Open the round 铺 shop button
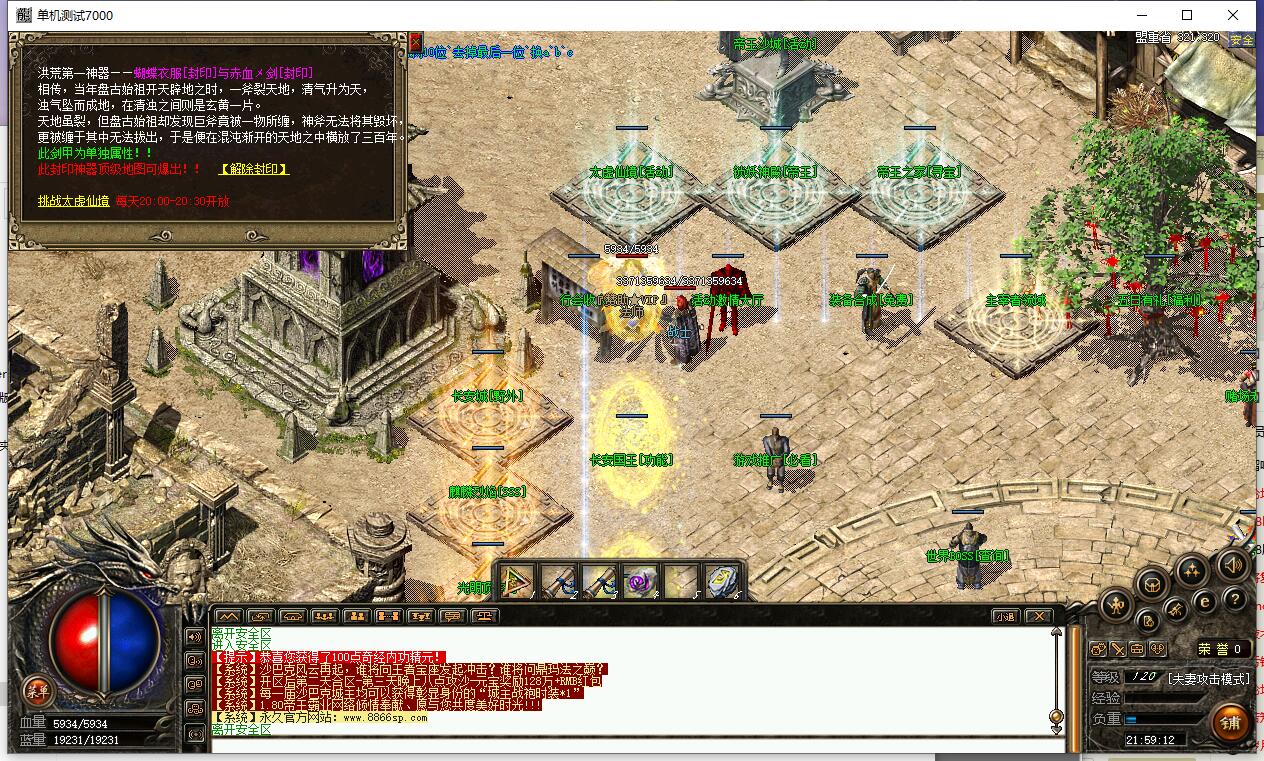 (x=1229, y=721)
